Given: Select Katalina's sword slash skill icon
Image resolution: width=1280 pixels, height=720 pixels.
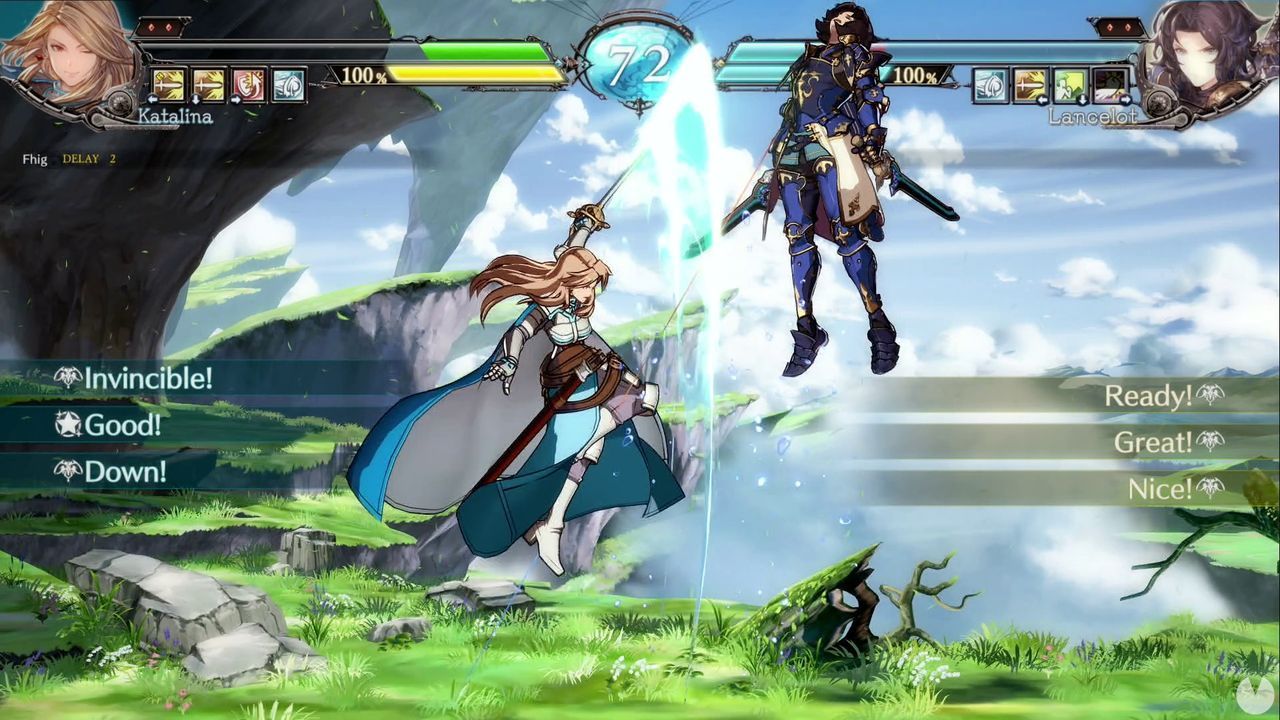Looking at the screenshot, I should [x=168, y=84].
